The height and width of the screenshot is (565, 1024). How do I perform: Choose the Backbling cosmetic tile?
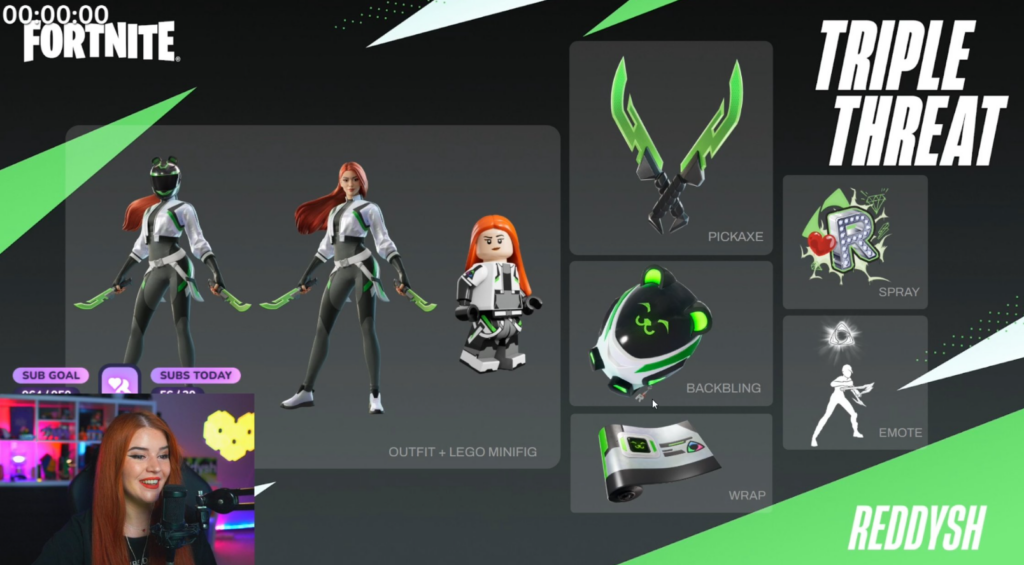pyautogui.click(x=670, y=333)
